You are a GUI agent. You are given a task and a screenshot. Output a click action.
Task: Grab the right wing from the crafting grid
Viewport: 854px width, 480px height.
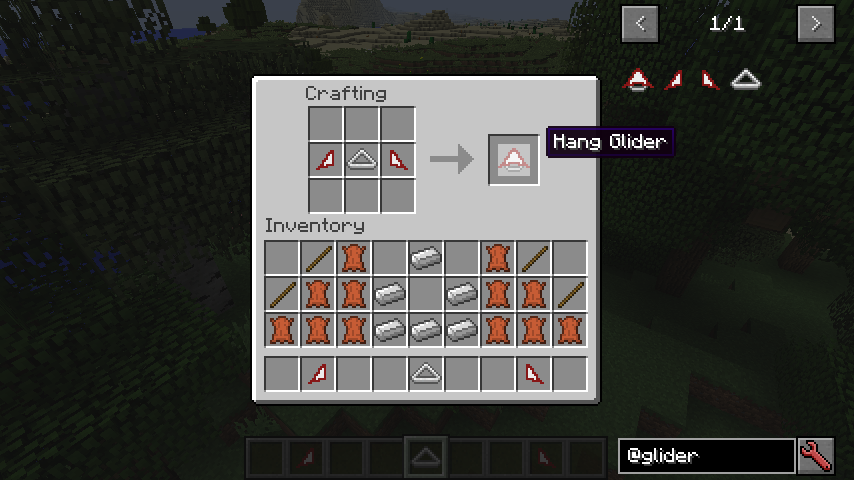point(397,159)
